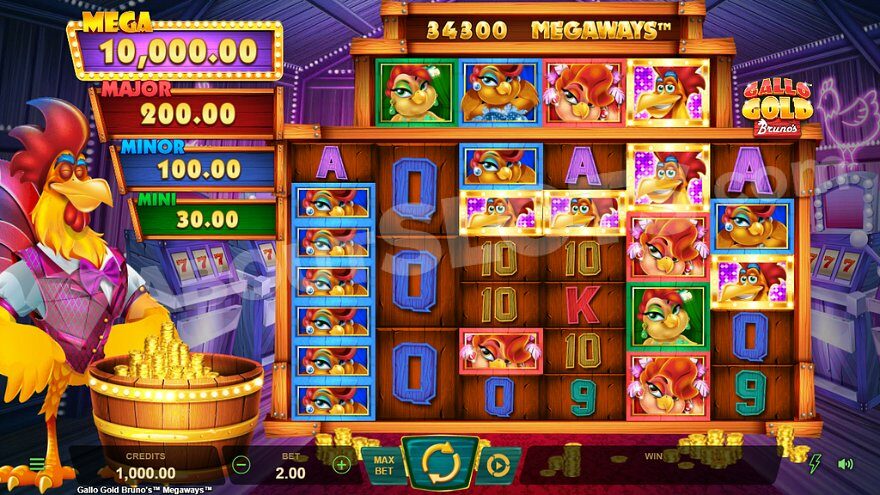Decrease the bet with minus button
Viewport: 880px width, 495px height.
[x=241, y=464]
